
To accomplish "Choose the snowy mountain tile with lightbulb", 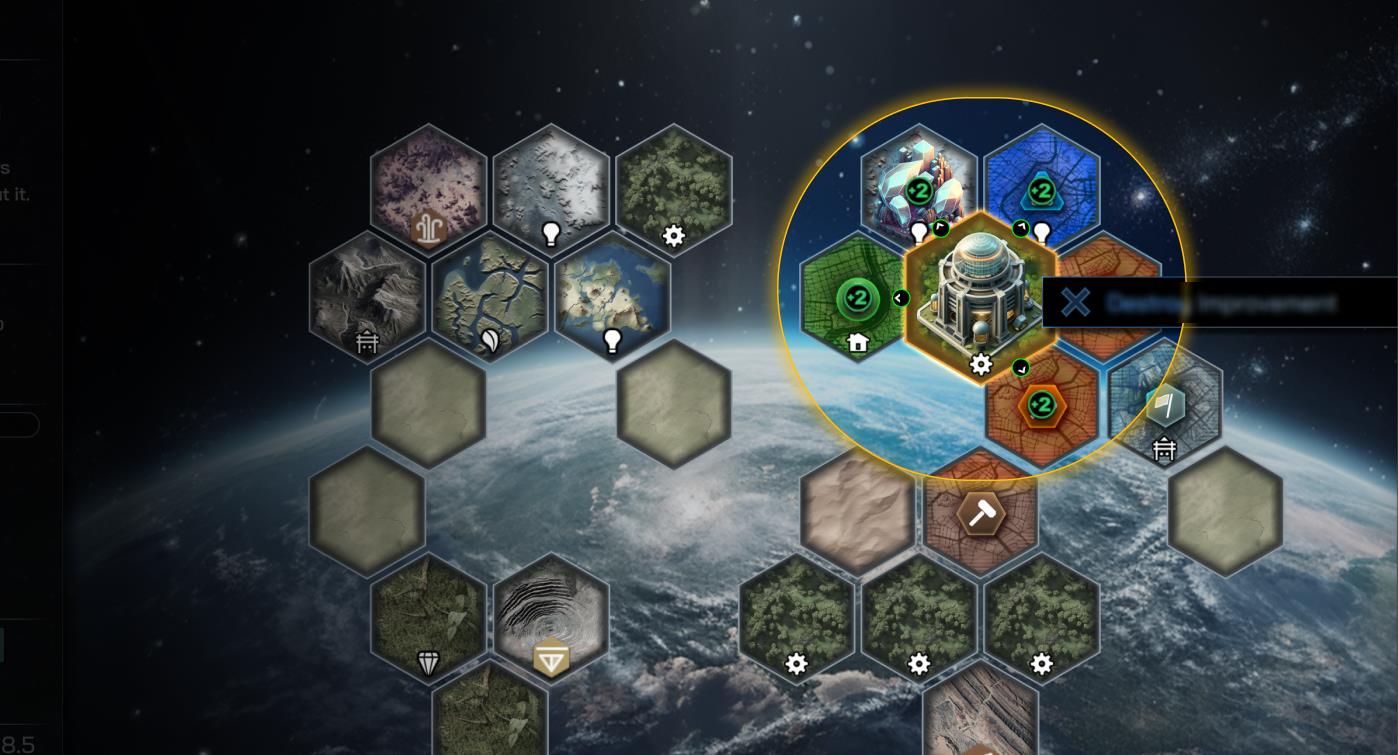I will tap(551, 186).
